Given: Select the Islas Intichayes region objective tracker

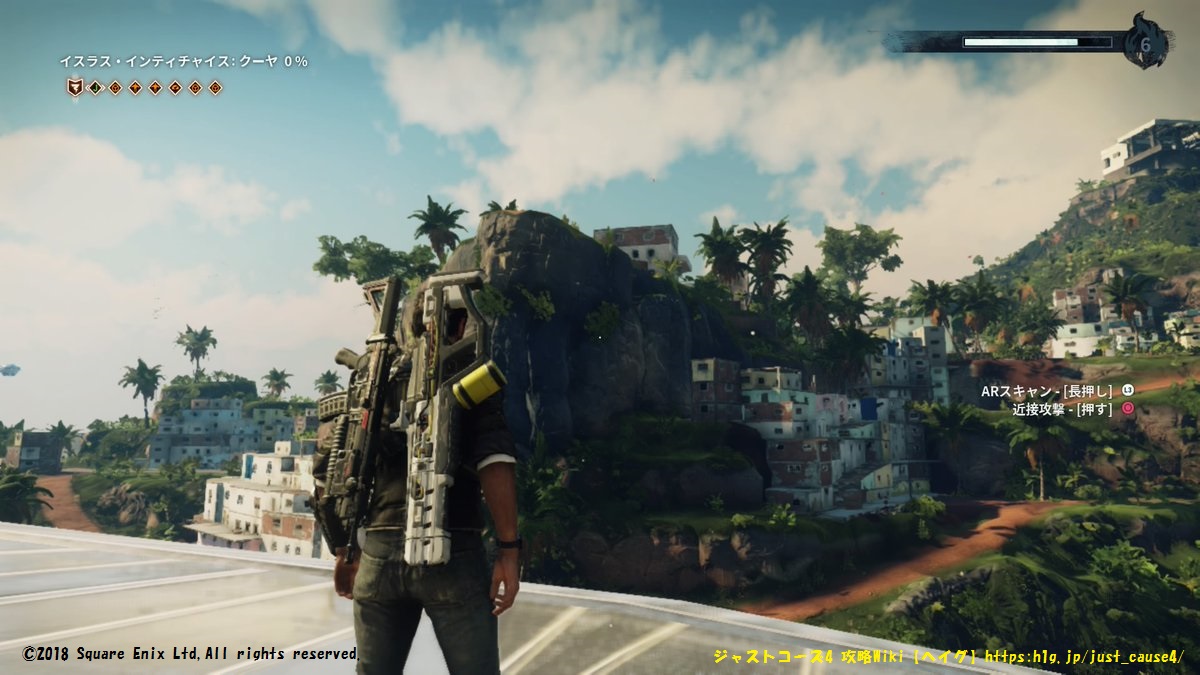Looking at the screenshot, I should 183,62.
